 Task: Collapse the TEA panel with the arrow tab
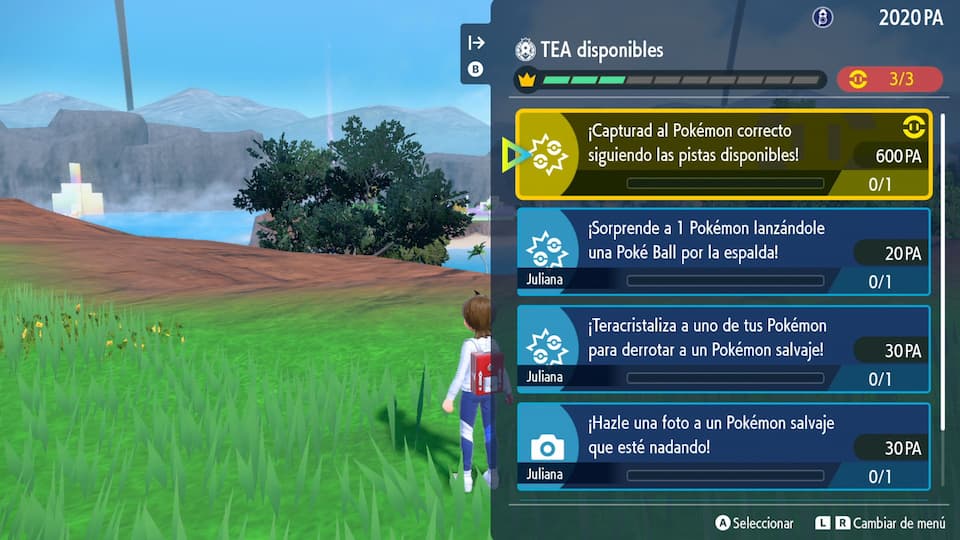click(x=476, y=42)
